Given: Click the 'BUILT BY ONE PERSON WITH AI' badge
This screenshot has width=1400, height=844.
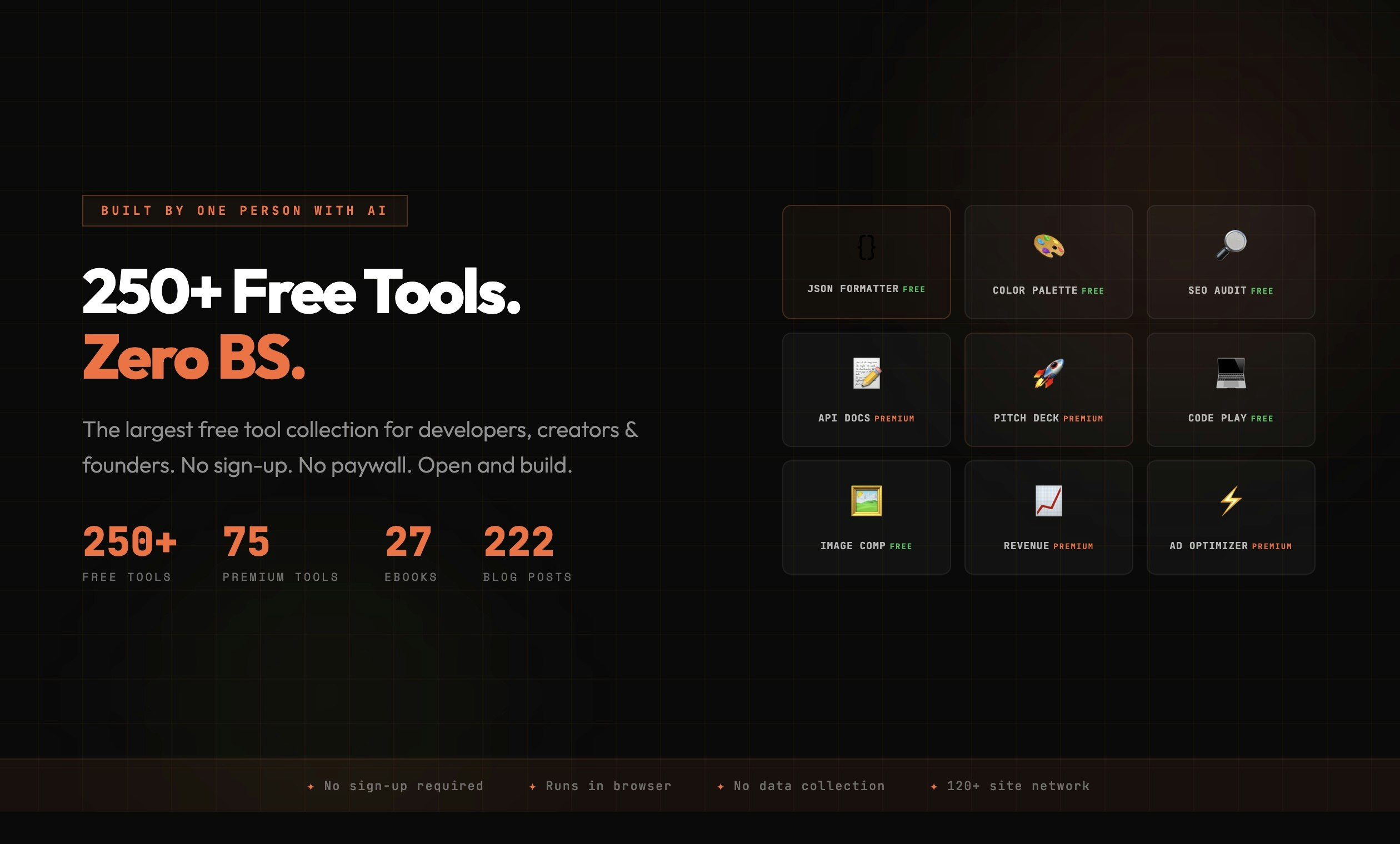Looking at the screenshot, I should click(244, 210).
